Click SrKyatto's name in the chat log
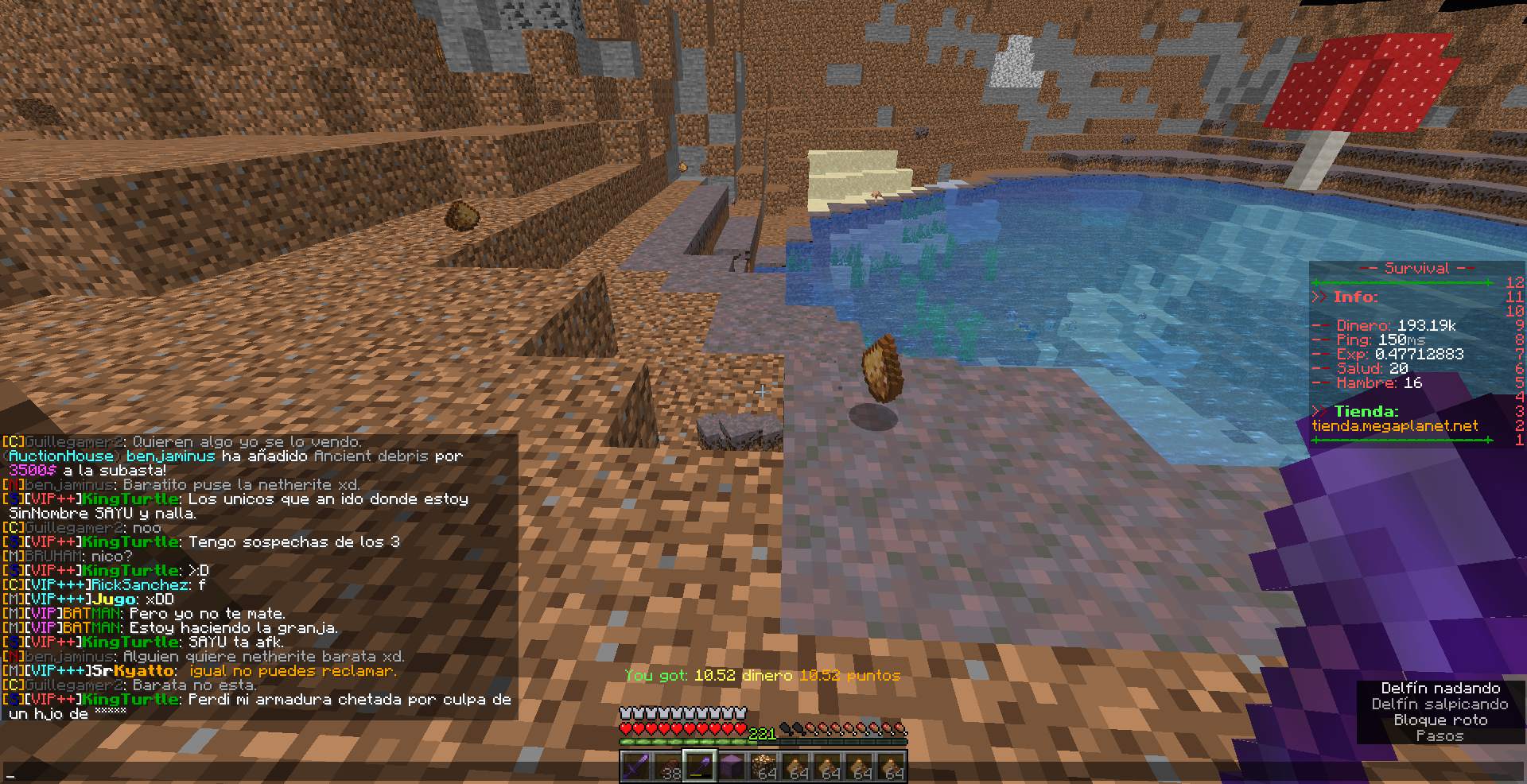The image size is (1527, 784). 133,671
